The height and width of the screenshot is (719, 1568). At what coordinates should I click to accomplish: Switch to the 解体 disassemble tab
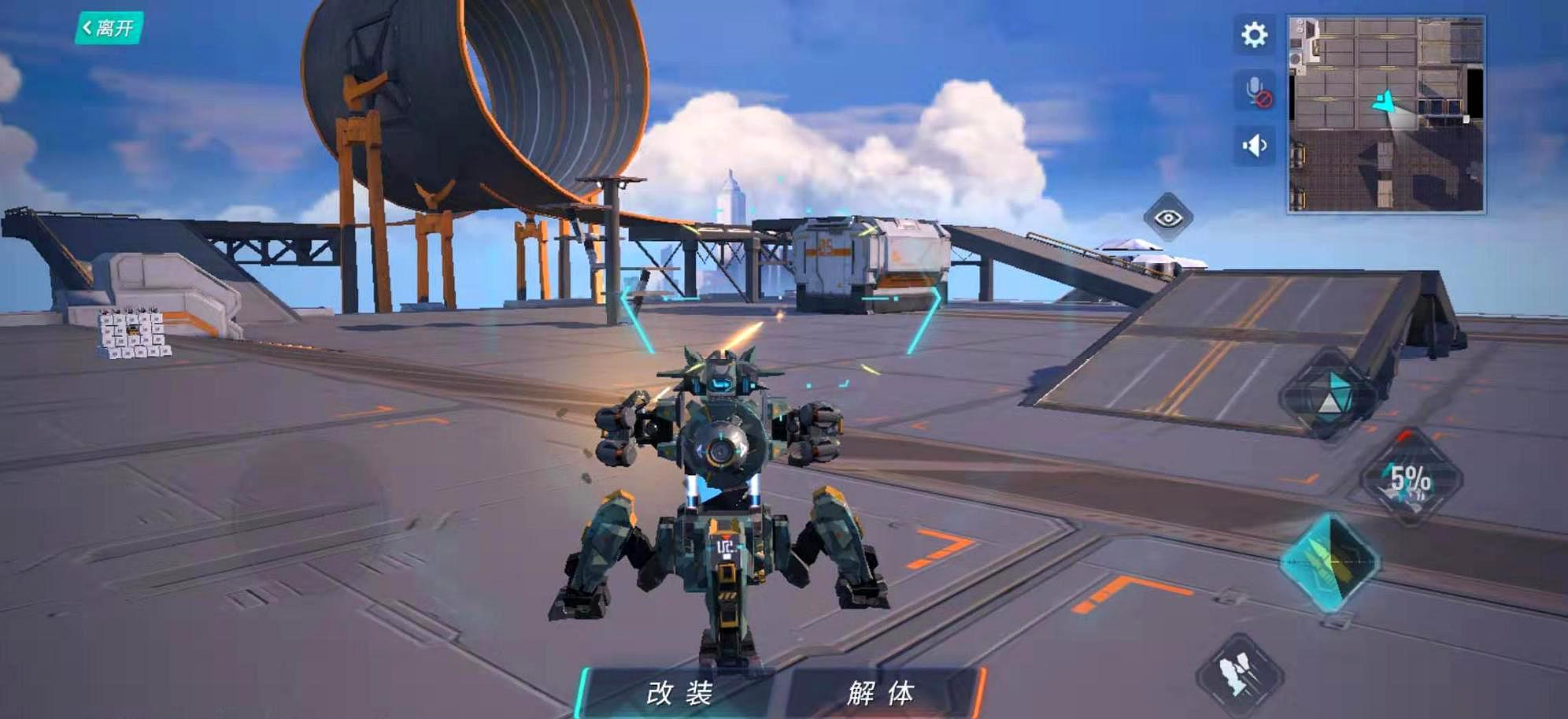[x=880, y=693]
